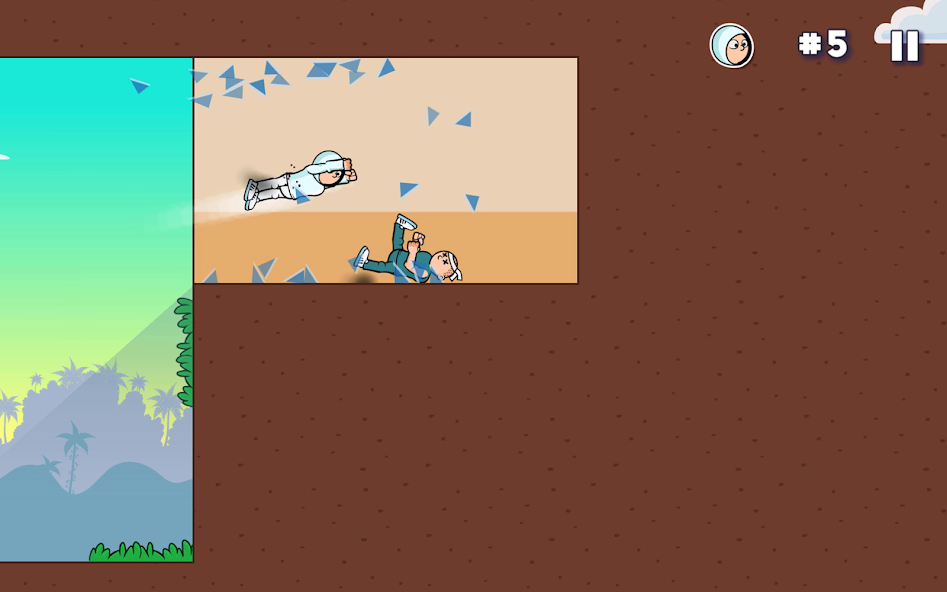Pause the game
Viewport: 947px width, 592px height.
click(x=904, y=46)
